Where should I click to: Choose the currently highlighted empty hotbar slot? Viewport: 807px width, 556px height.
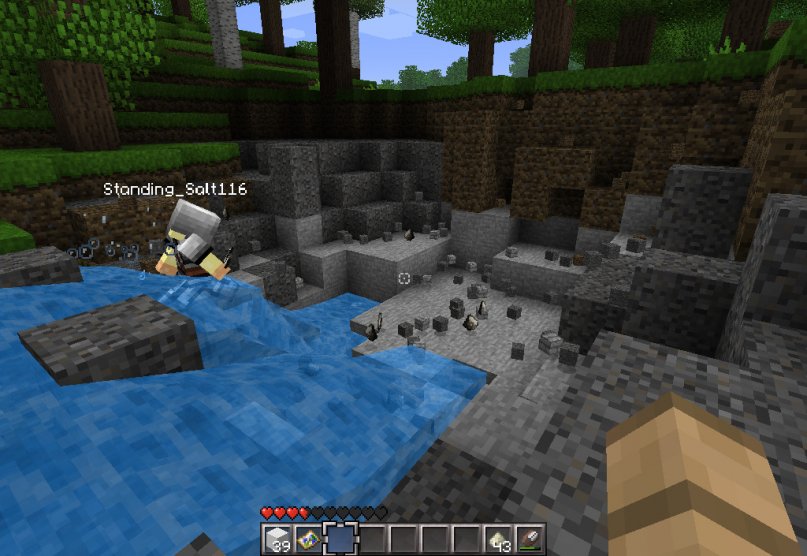[x=340, y=539]
